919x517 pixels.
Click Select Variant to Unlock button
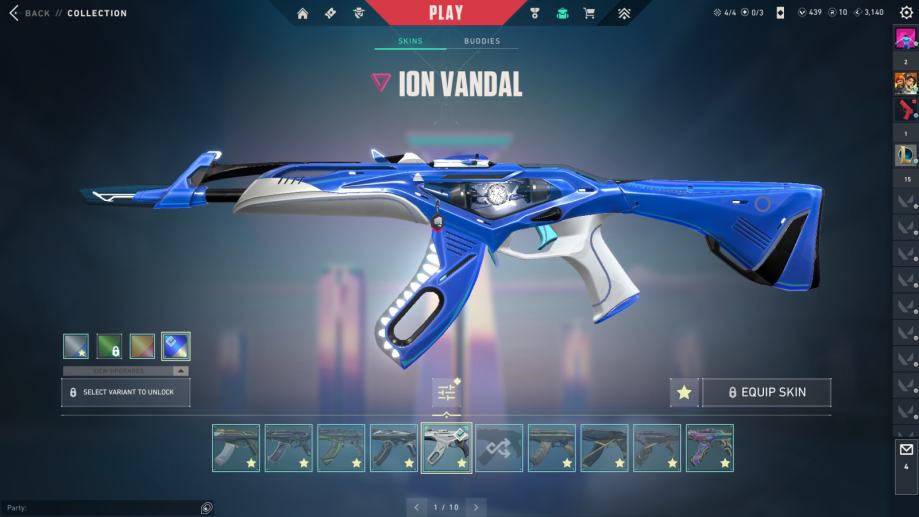click(126, 392)
